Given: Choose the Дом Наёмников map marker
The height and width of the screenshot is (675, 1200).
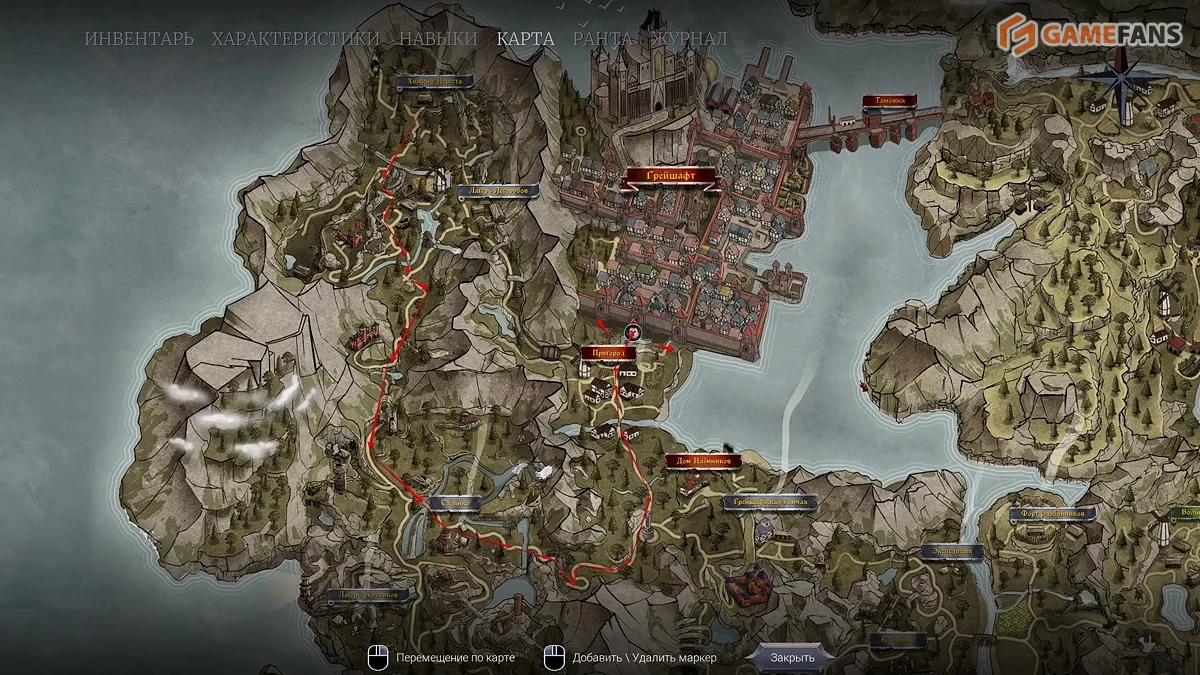Looking at the screenshot, I should [702, 461].
